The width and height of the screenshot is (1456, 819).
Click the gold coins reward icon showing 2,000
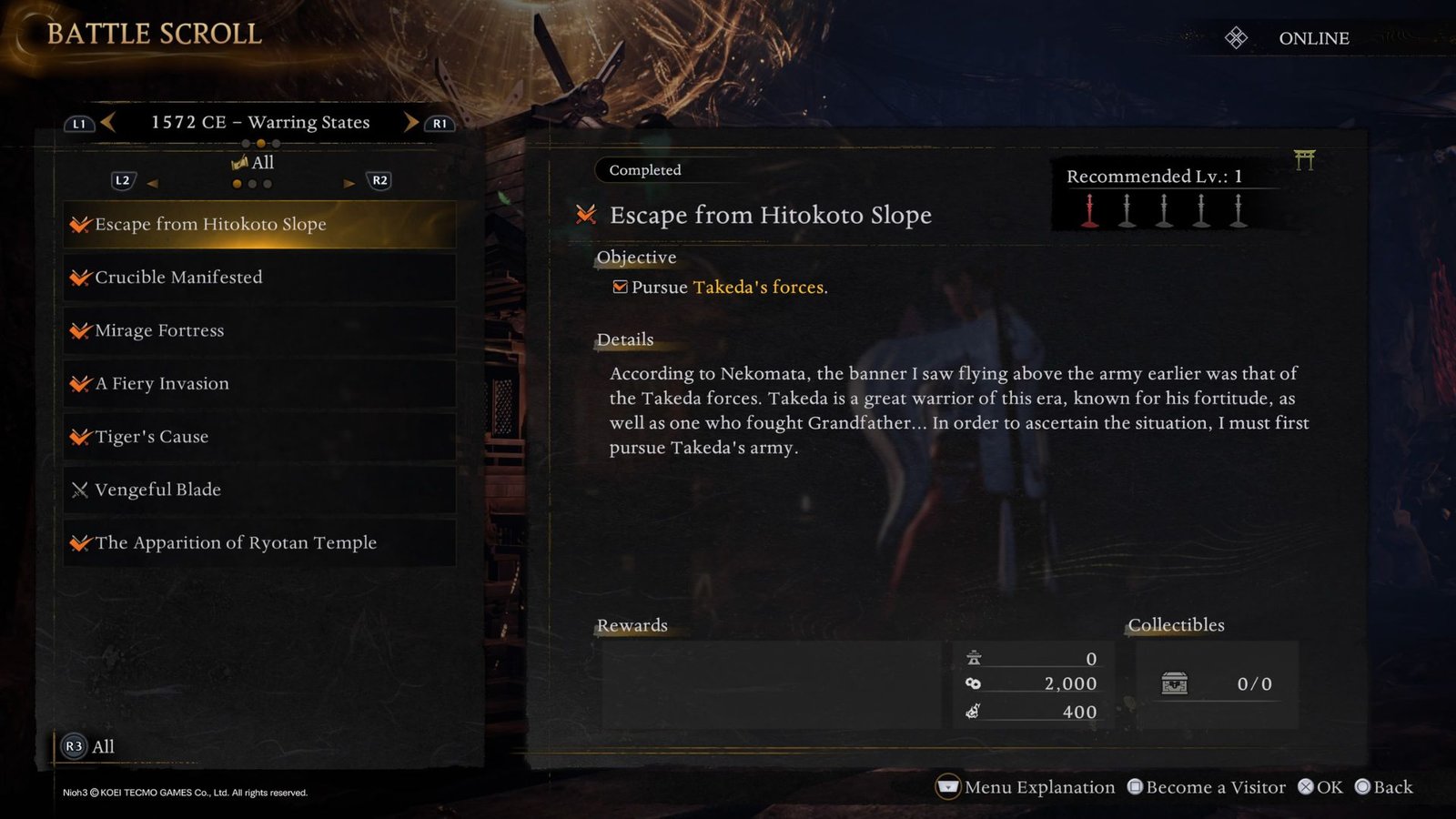pyautogui.click(x=974, y=683)
